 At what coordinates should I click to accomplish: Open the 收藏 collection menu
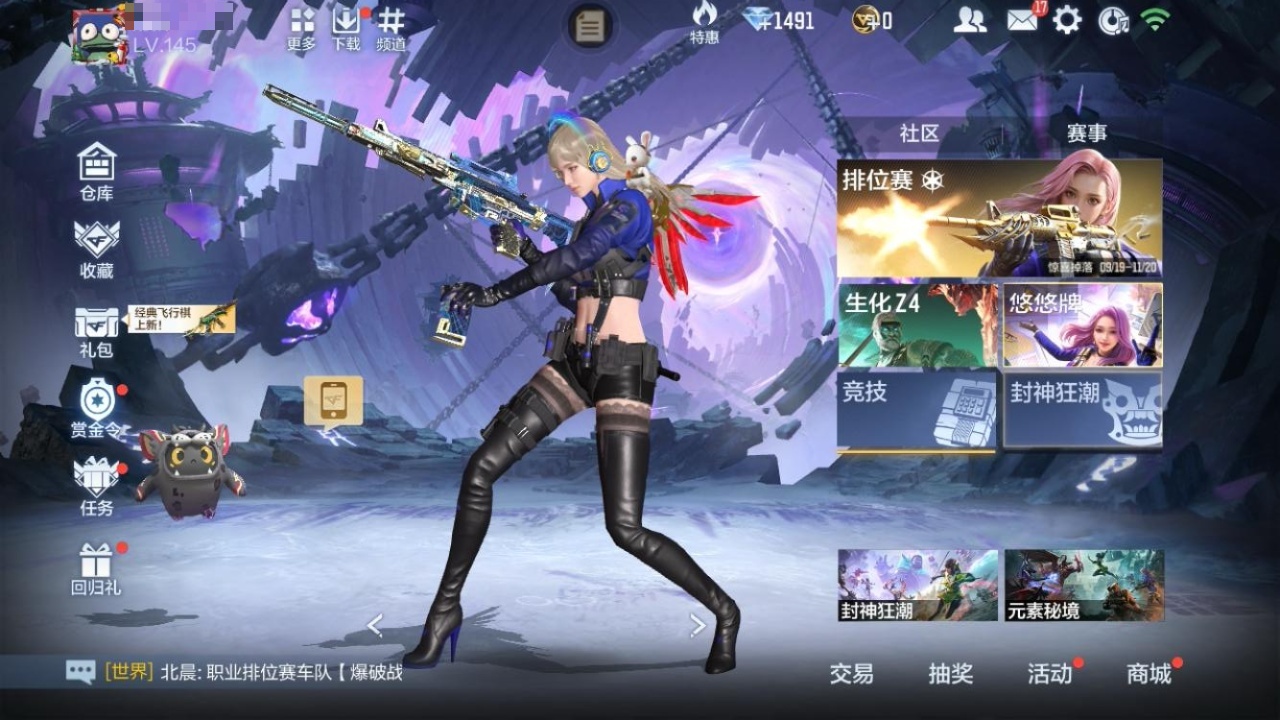tap(97, 248)
